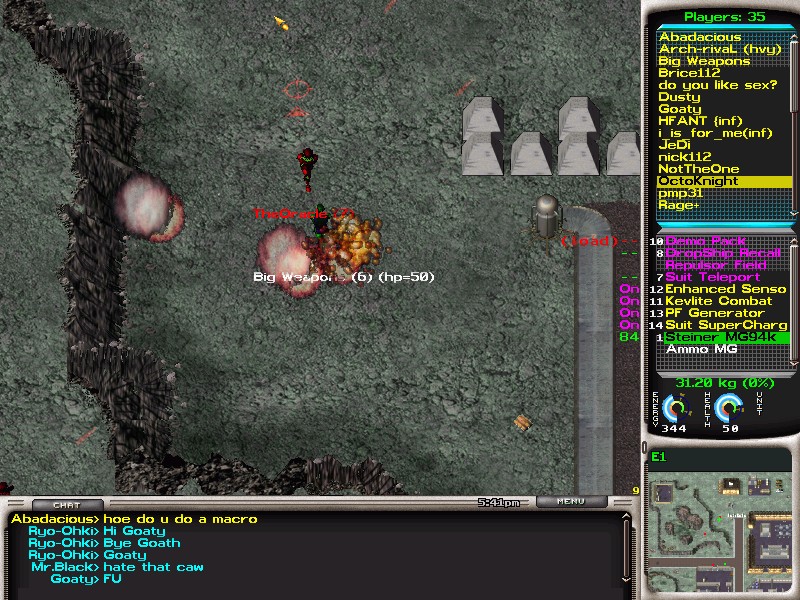Select player Brice112 from the list

click(x=690, y=73)
